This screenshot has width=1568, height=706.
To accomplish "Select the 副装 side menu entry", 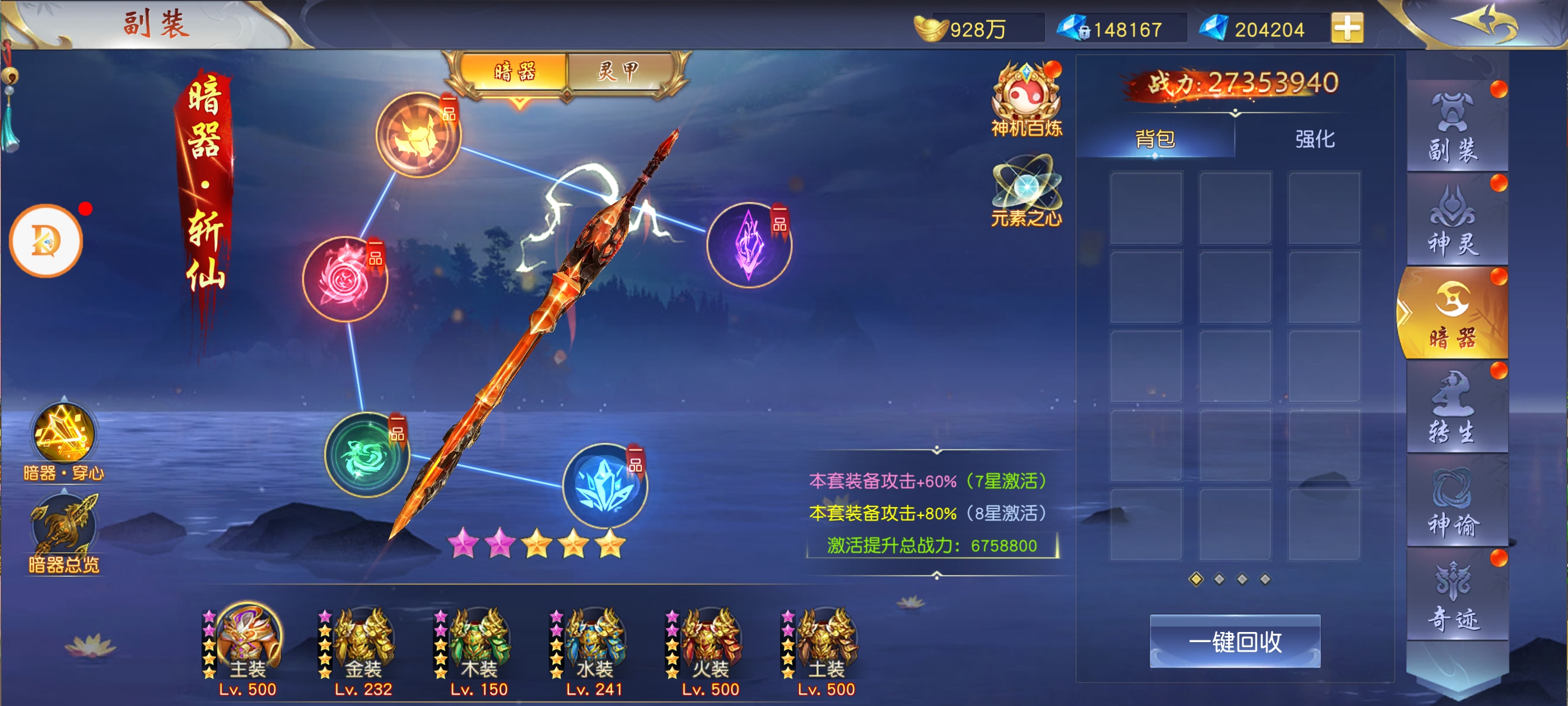I will click(1452, 128).
